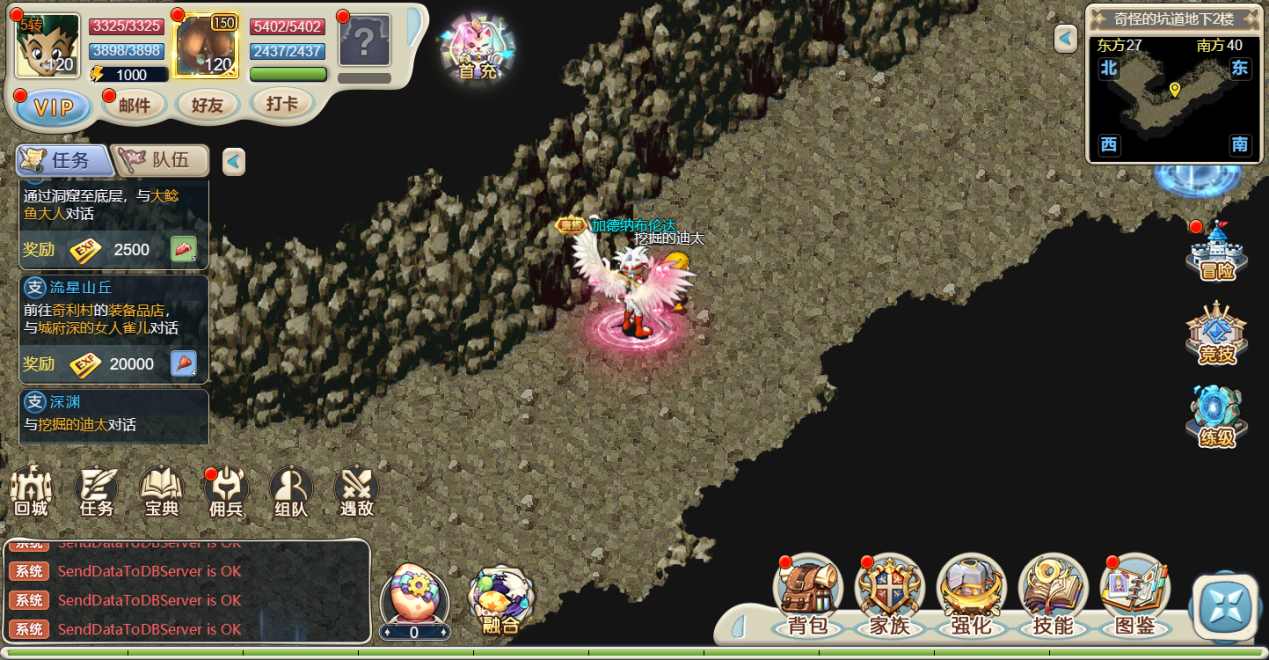Open the 冒险 adventure castle icon
The width and height of the screenshot is (1269, 660).
point(1217,253)
